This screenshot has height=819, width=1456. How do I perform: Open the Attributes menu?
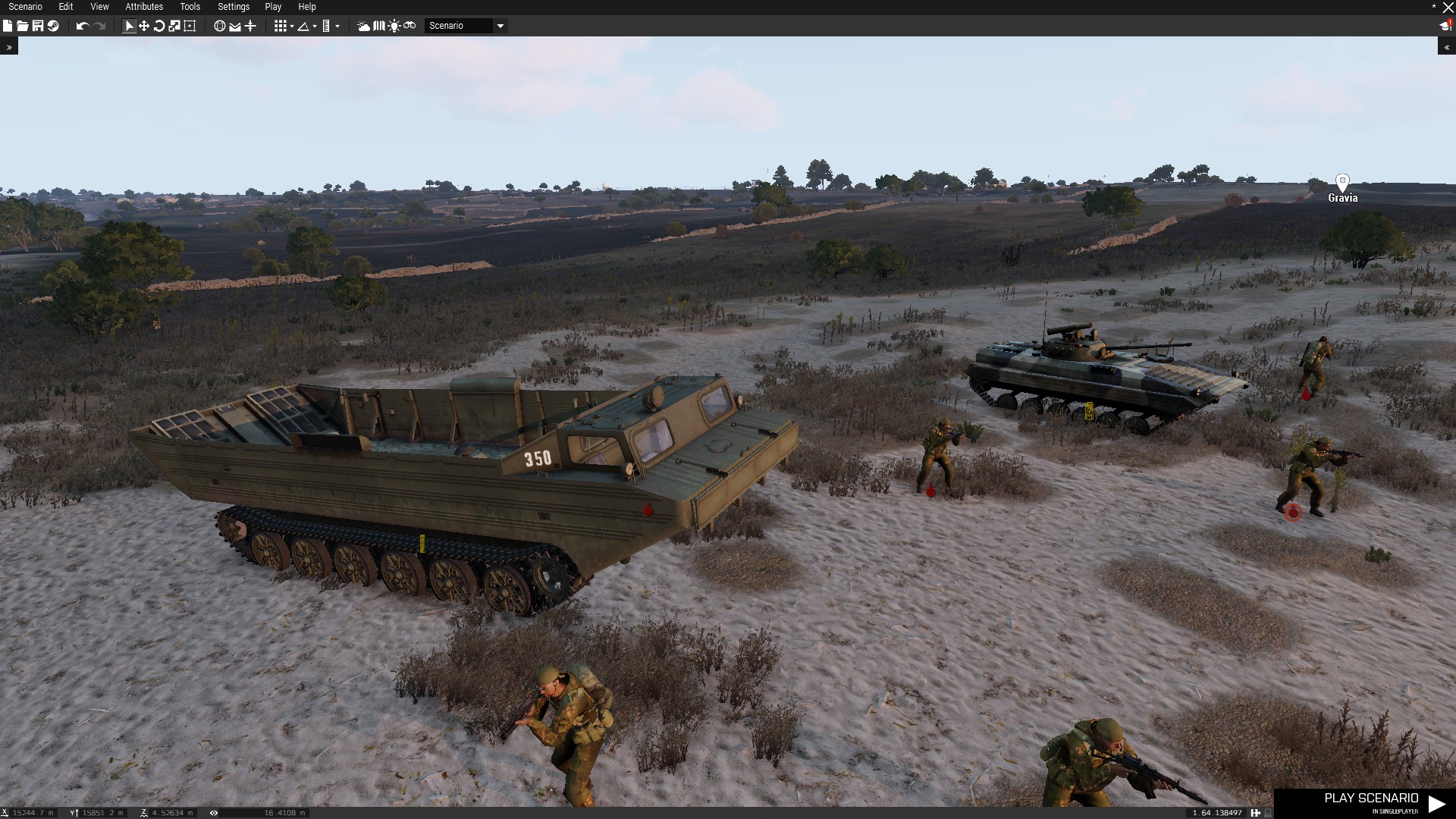click(x=144, y=7)
